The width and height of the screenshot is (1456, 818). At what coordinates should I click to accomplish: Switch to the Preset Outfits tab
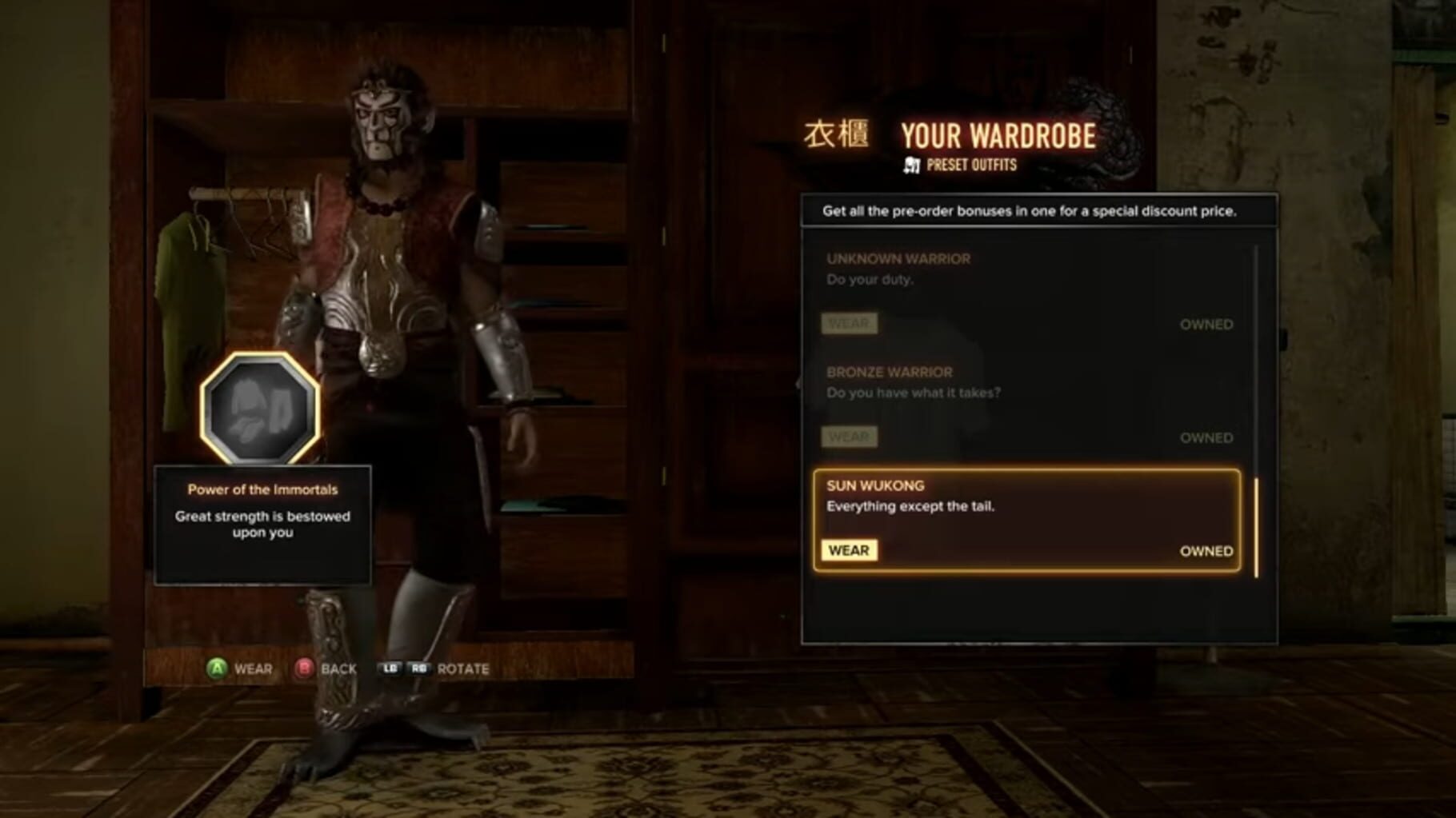click(x=970, y=165)
